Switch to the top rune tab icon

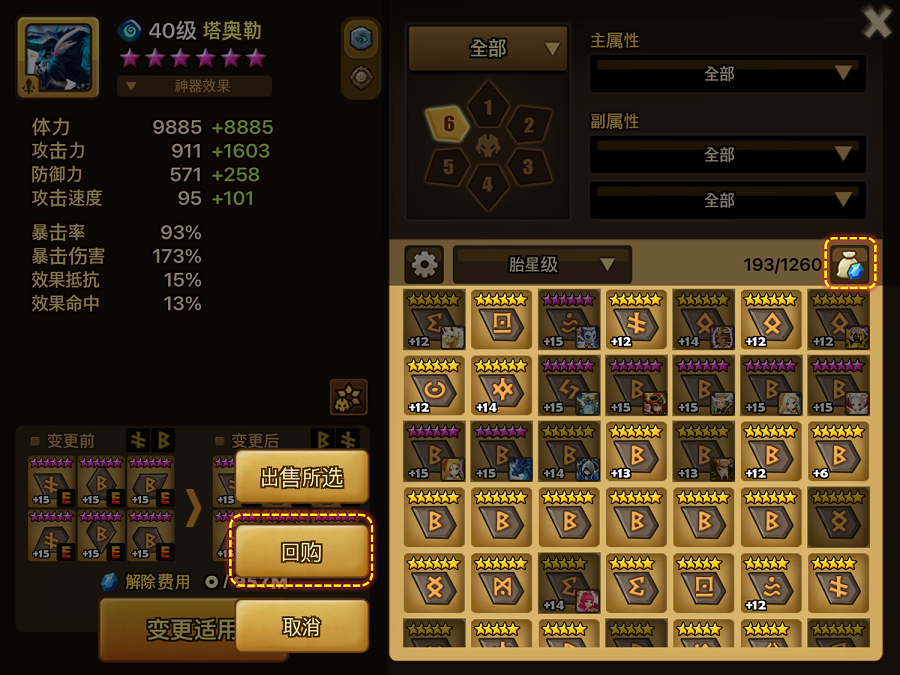pyautogui.click(x=361, y=38)
